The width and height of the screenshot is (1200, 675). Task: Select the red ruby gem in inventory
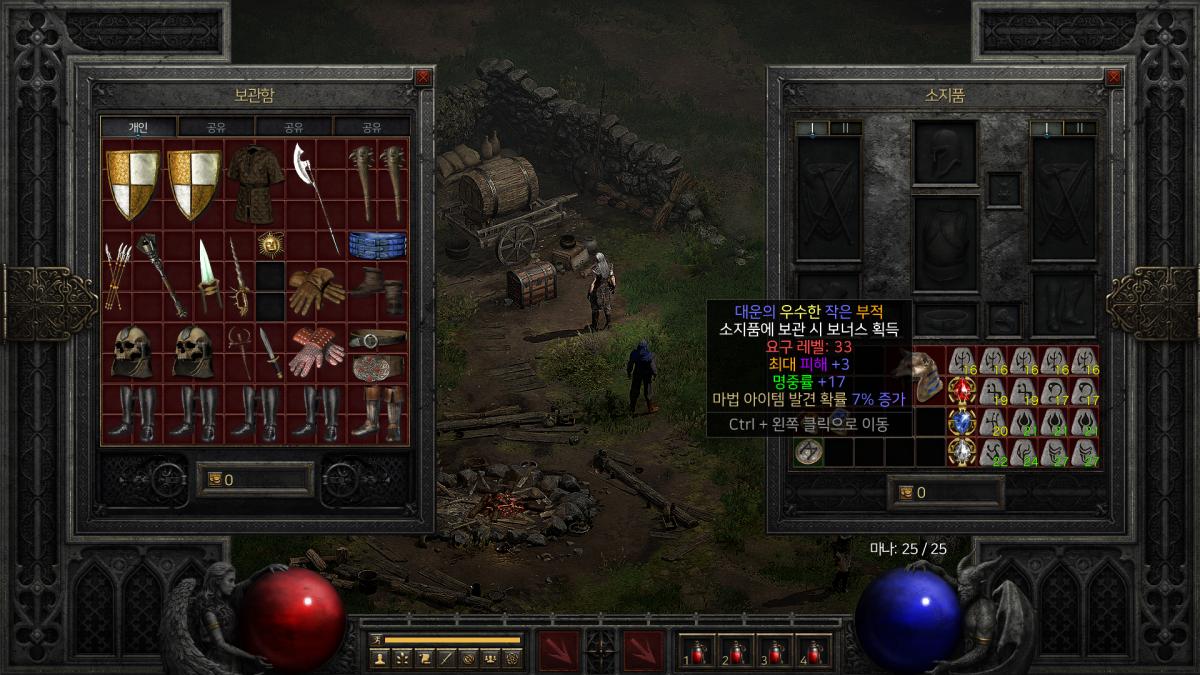point(962,391)
